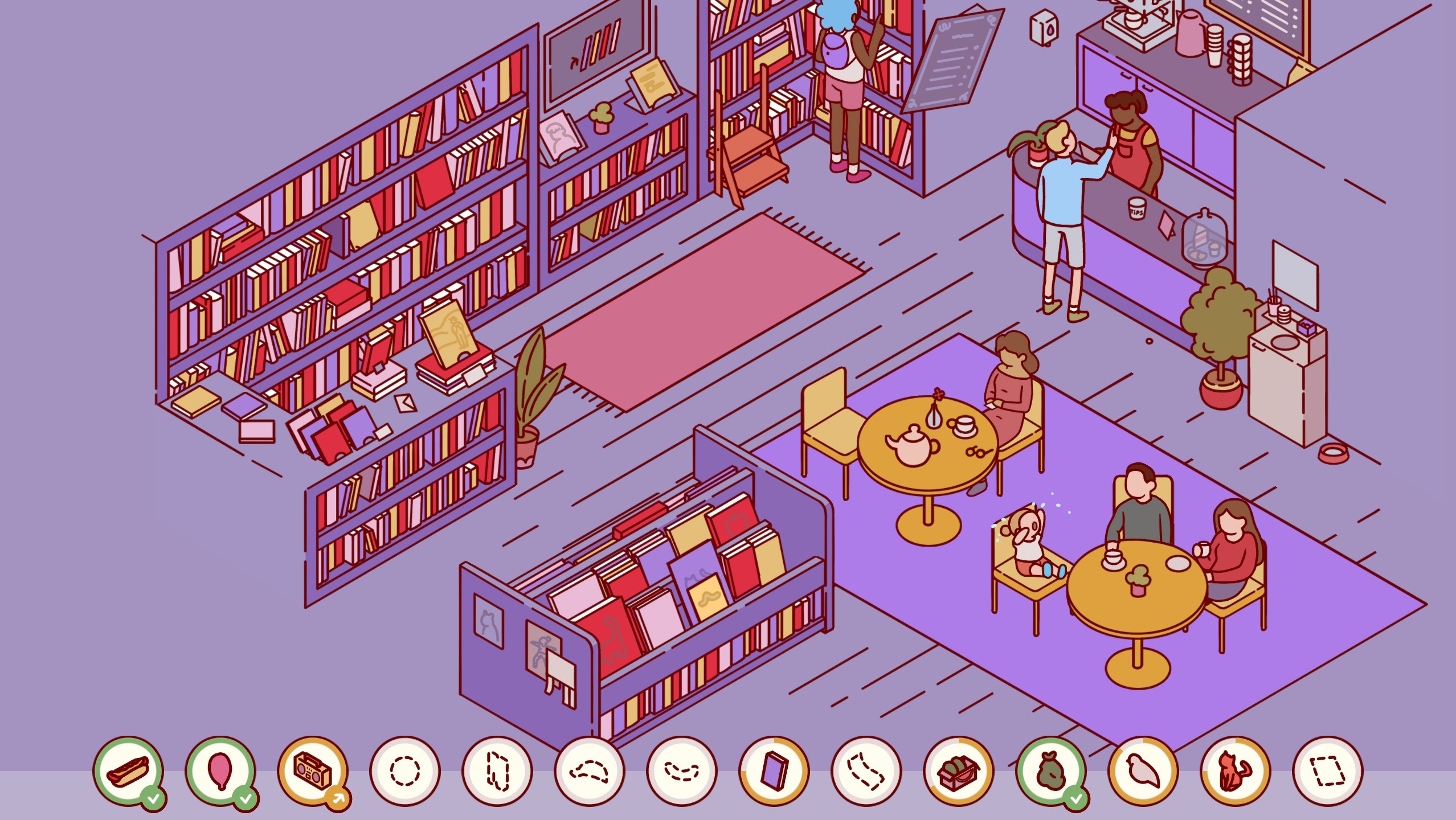Click the pink balloon item icon
1456x820 pixels.
click(x=221, y=771)
